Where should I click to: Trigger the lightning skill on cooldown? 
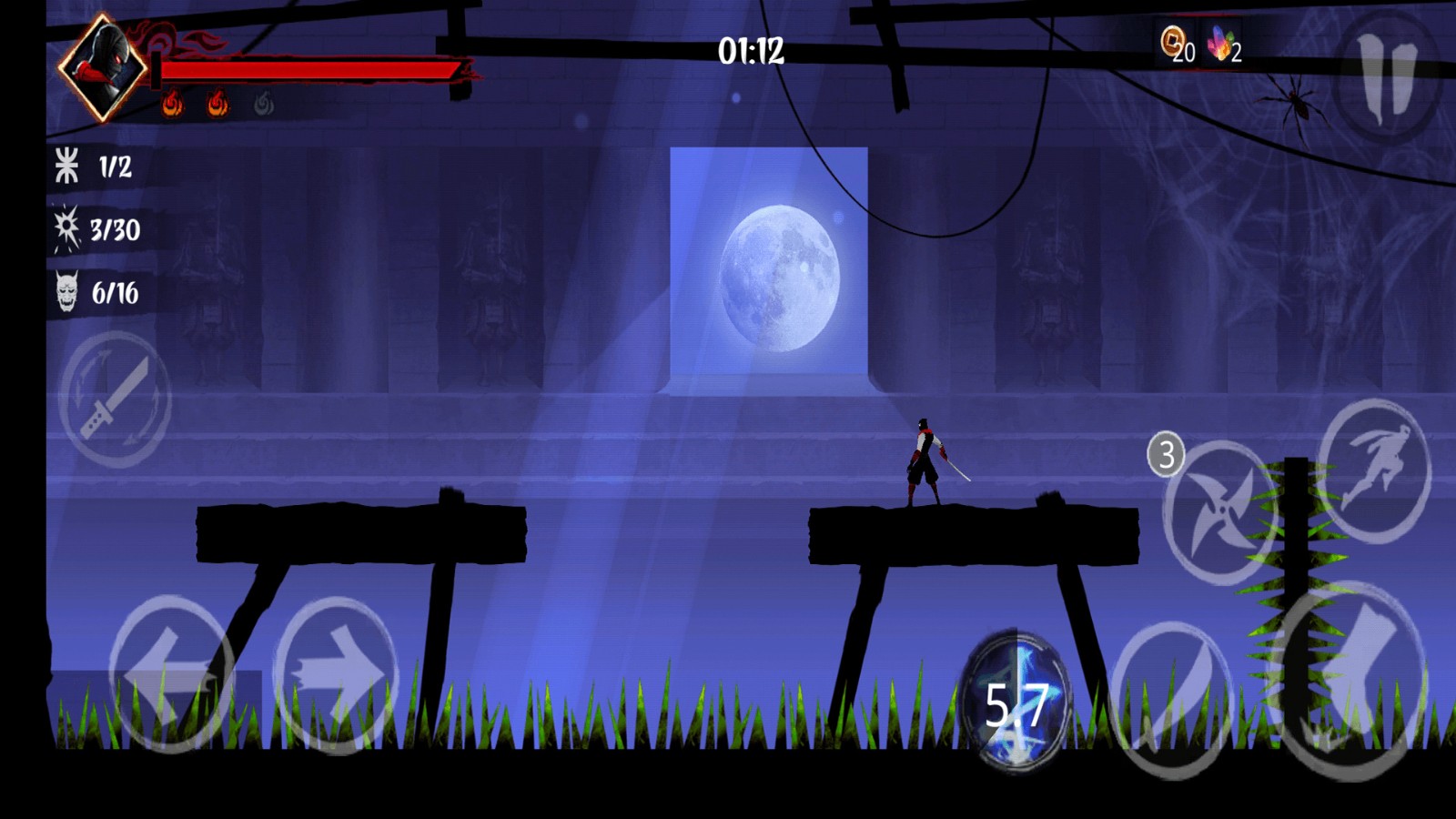pyautogui.click(x=1016, y=701)
